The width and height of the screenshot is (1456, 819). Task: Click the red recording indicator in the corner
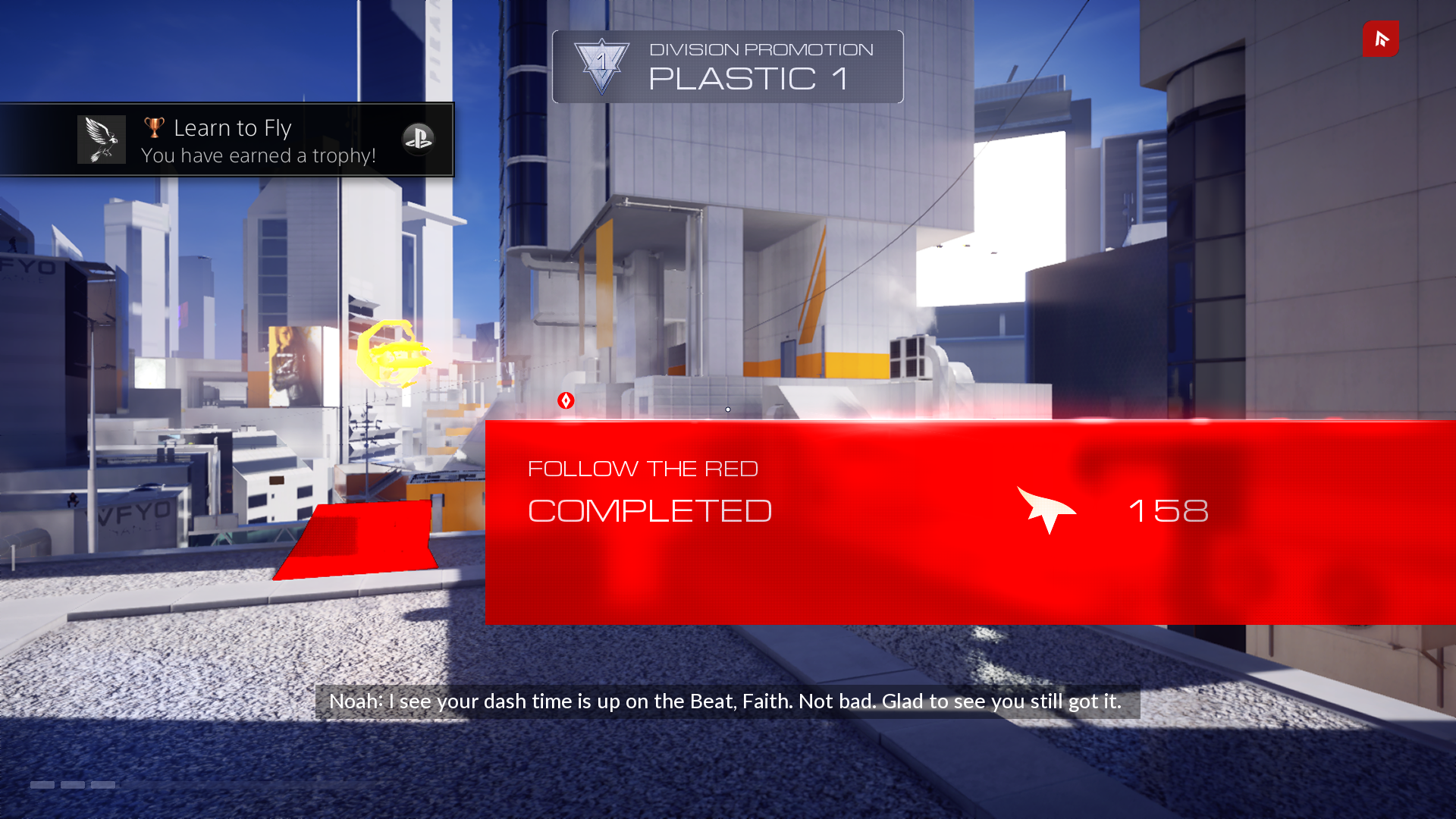tap(1380, 39)
